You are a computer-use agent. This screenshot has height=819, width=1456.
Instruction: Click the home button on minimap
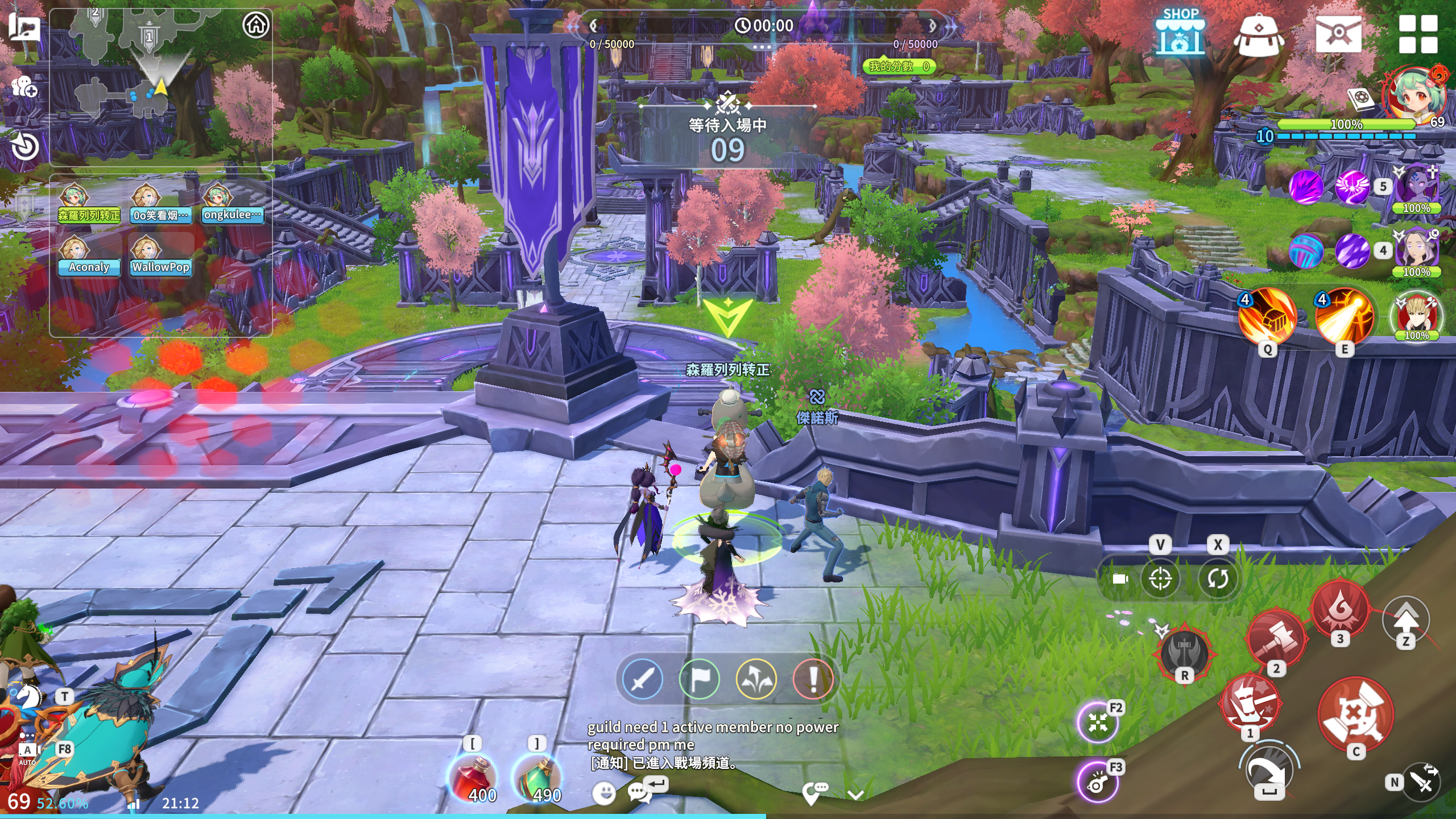(255, 26)
